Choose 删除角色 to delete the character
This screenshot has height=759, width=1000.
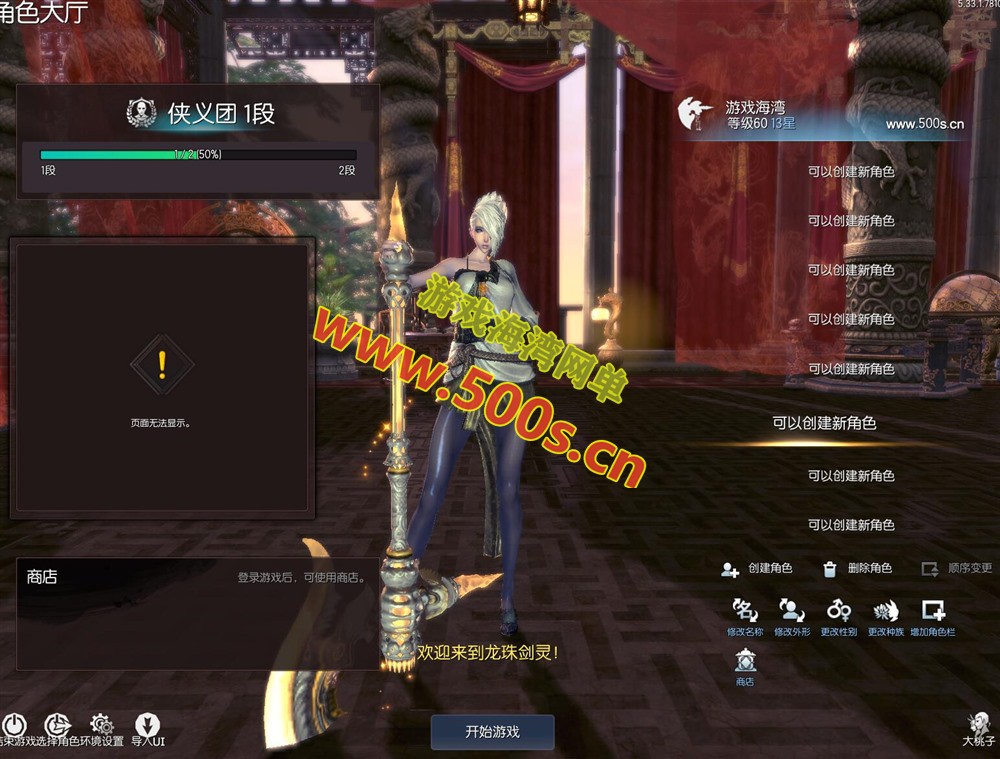pos(857,568)
